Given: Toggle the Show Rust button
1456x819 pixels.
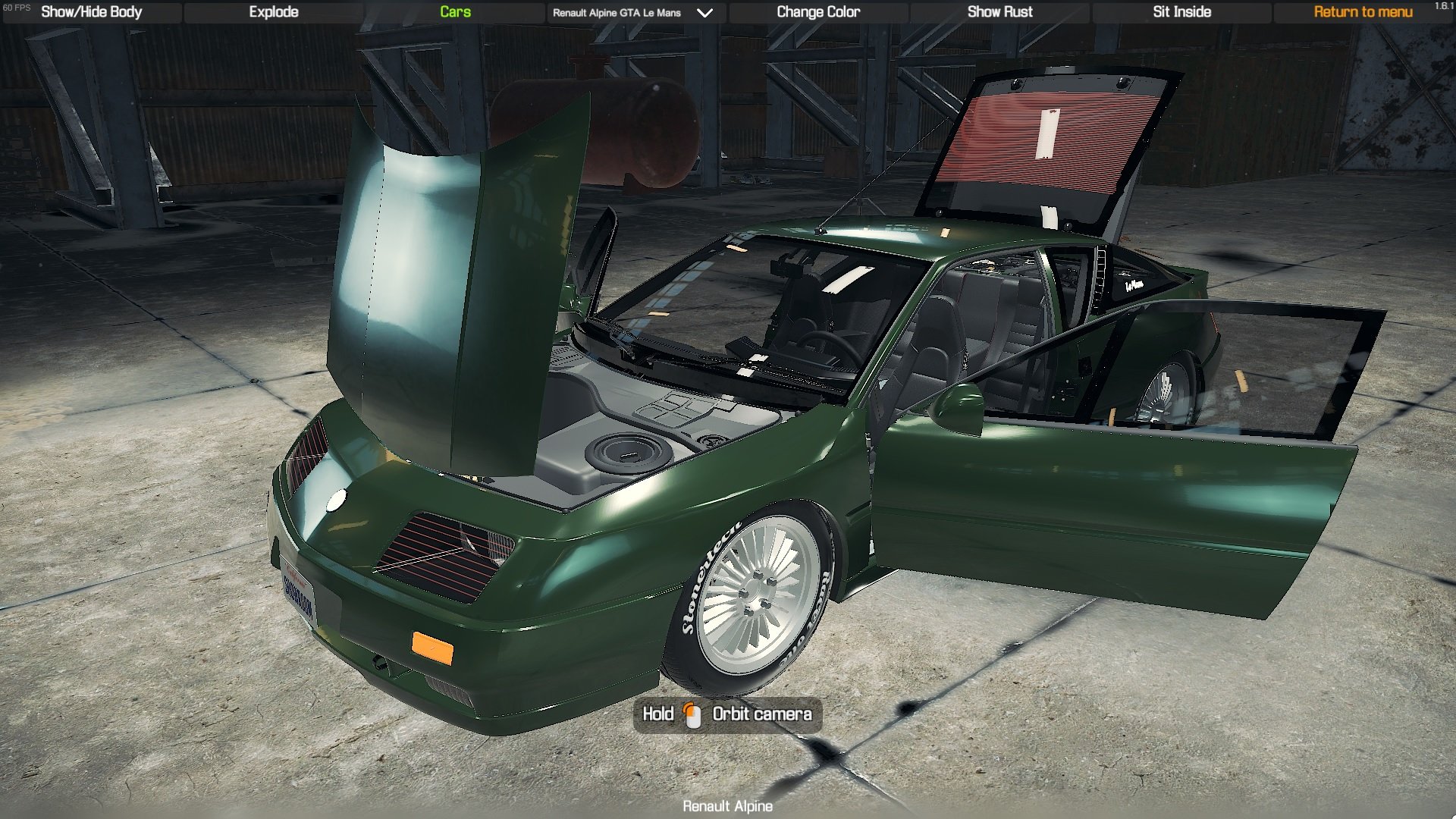Looking at the screenshot, I should tap(999, 12).
